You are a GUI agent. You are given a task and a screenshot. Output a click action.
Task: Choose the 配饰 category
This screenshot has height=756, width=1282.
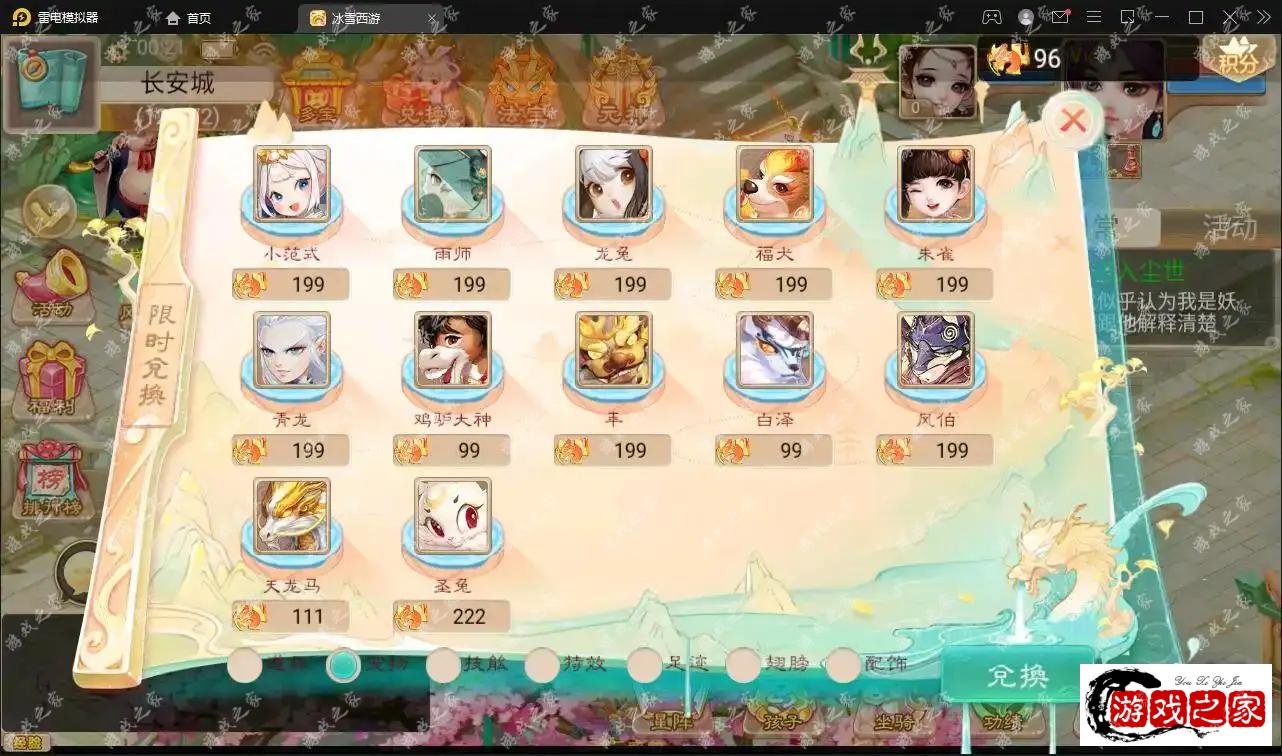pyautogui.click(x=844, y=665)
